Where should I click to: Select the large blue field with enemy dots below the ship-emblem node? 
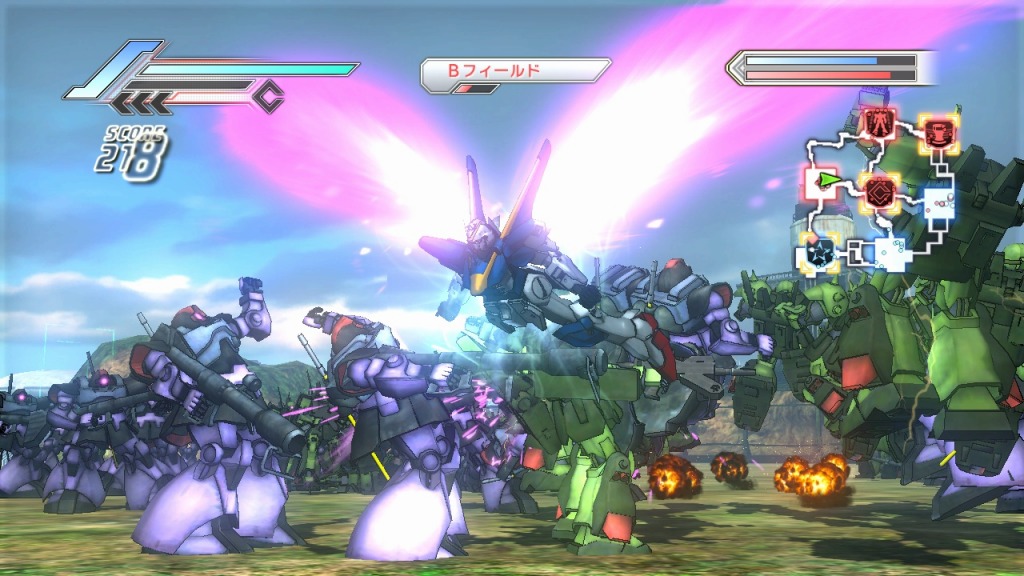937,204
